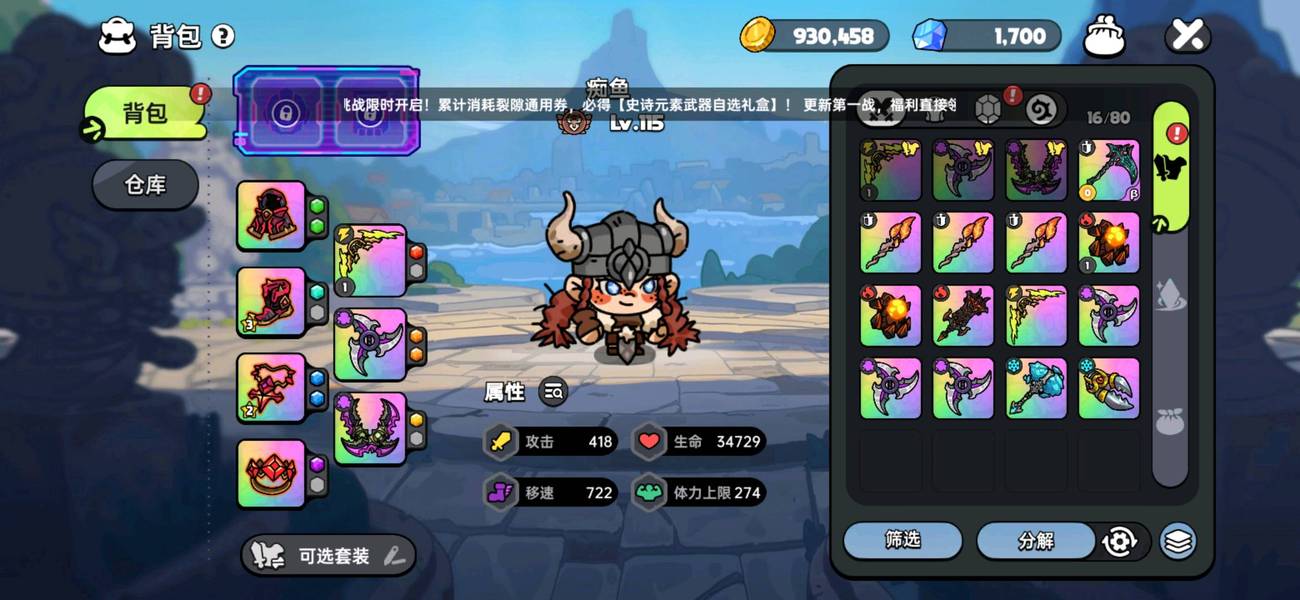Open the hexagon gem category tab
The width and height of the screenshot is (1300, 600).
pos(988,108)
